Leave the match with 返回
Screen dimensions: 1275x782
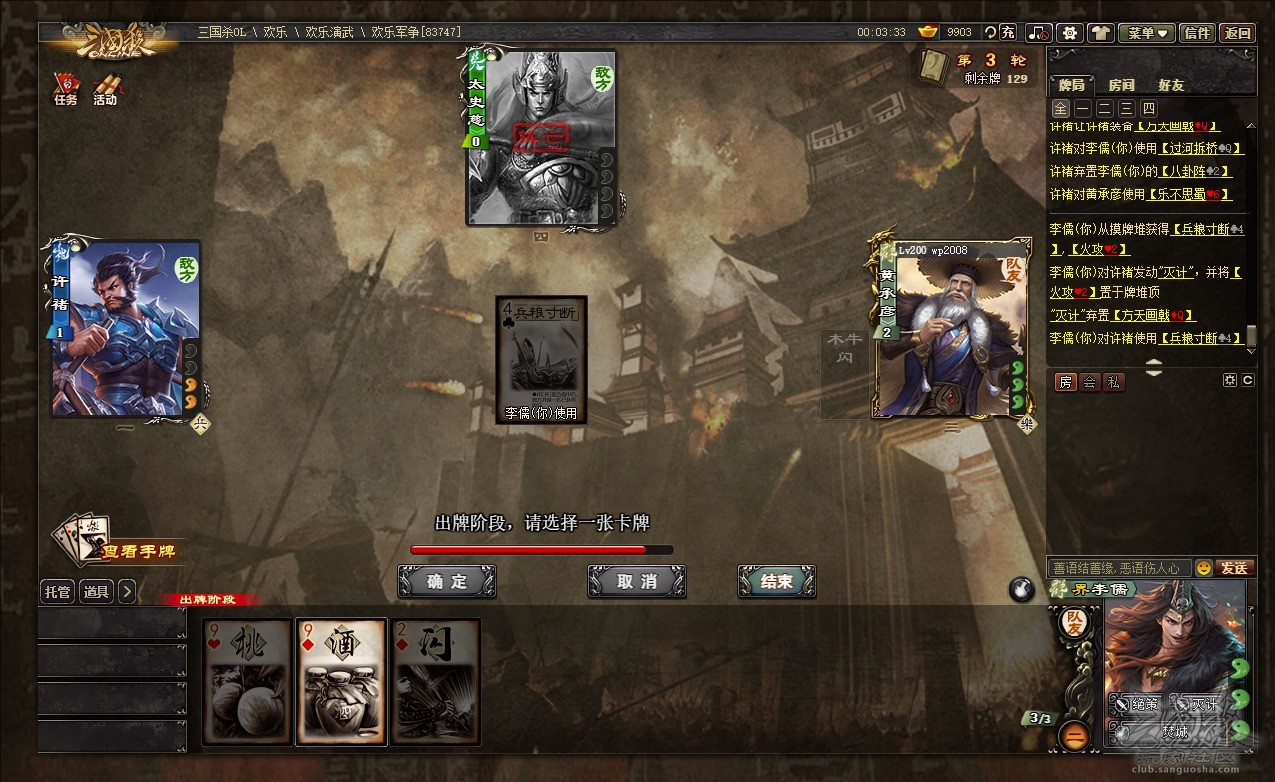[1237, 33]
